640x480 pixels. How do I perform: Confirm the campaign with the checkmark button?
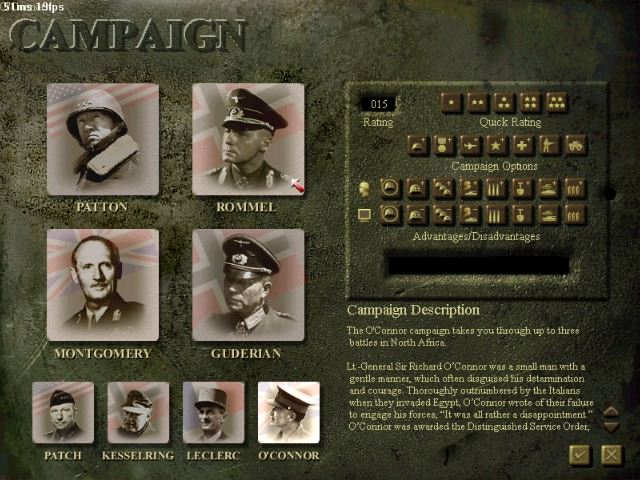[x=579, y=455]
